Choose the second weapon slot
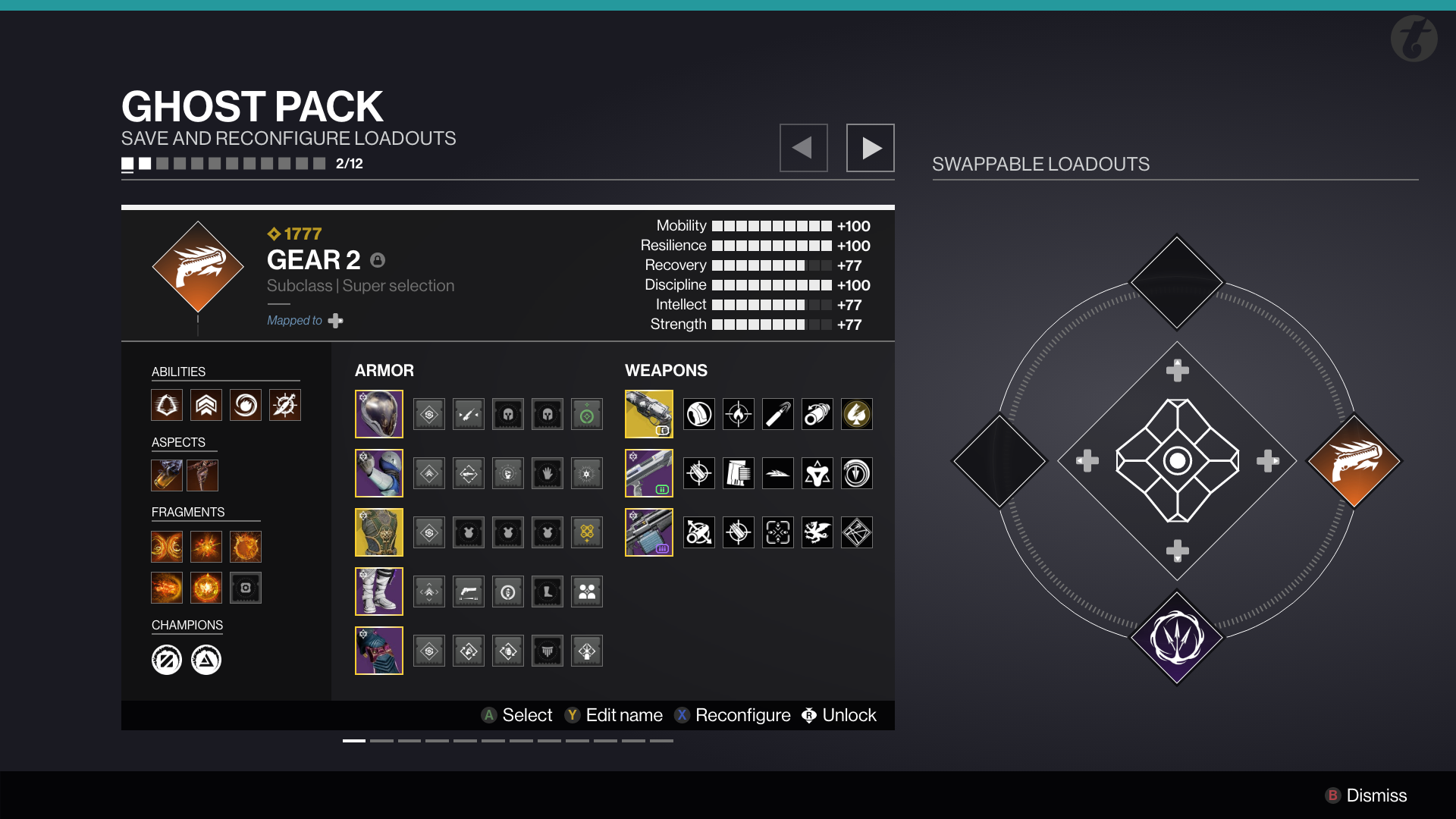 tap(648, 473)
